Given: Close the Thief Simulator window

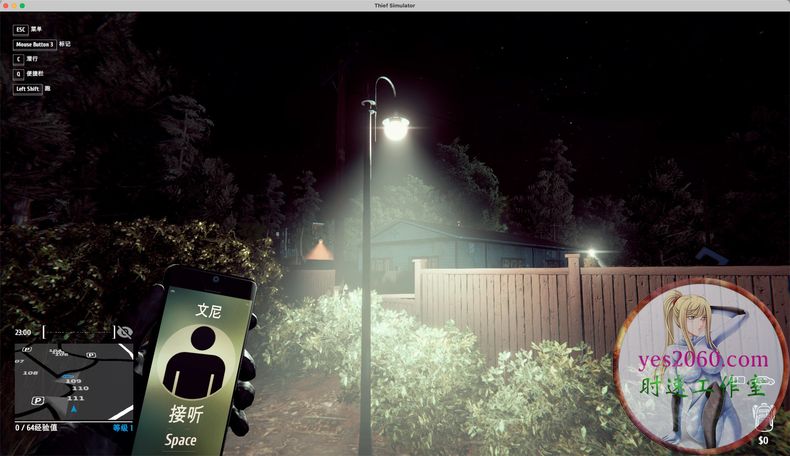Looking at the screenshot, I should [6, 5].
